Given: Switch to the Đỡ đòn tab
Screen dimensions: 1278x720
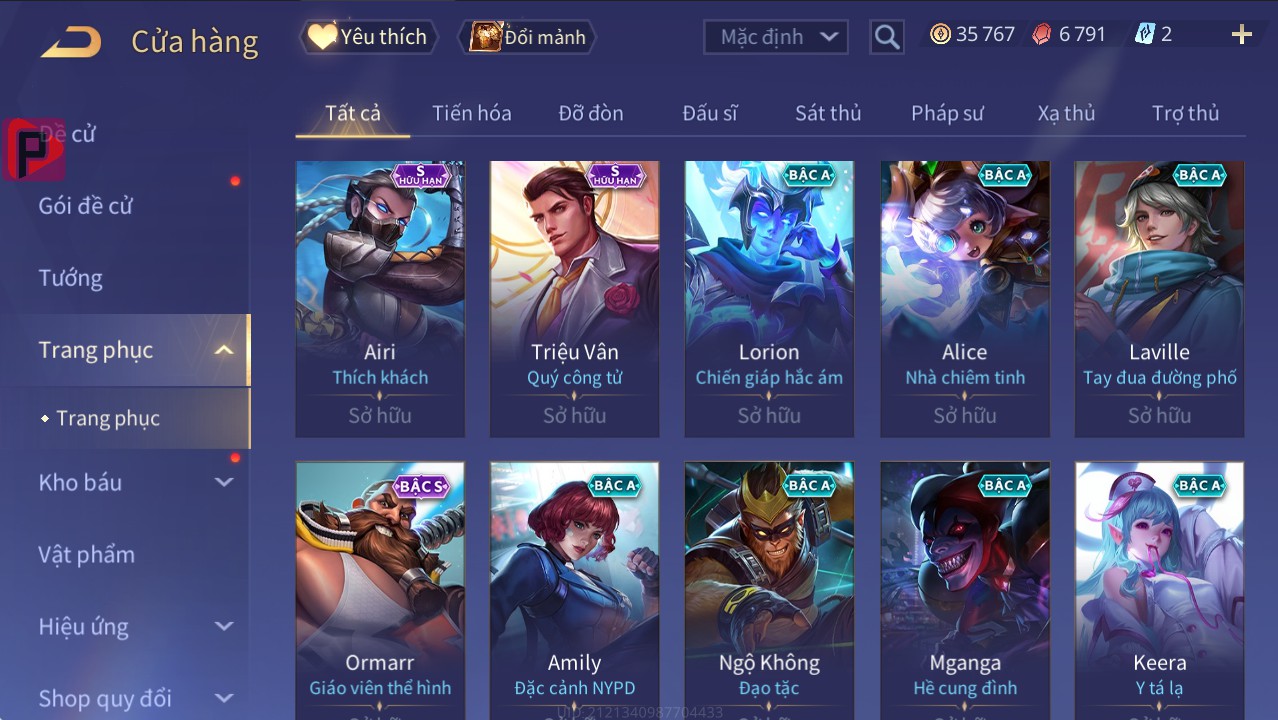Looking at the screenshot, I should pos(591,113).
